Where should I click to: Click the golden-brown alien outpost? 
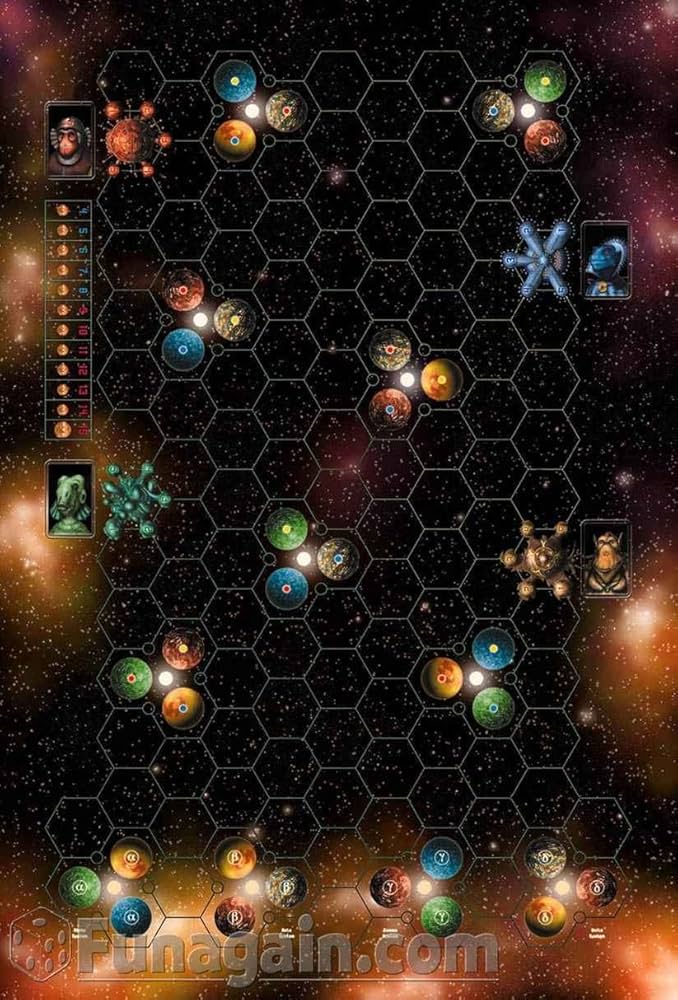541,560
